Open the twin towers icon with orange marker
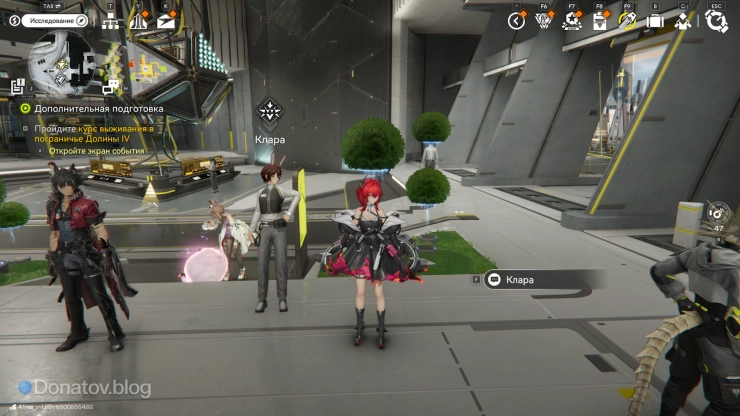Viewport: 740px width, 416px height. (x=138, y=20)
